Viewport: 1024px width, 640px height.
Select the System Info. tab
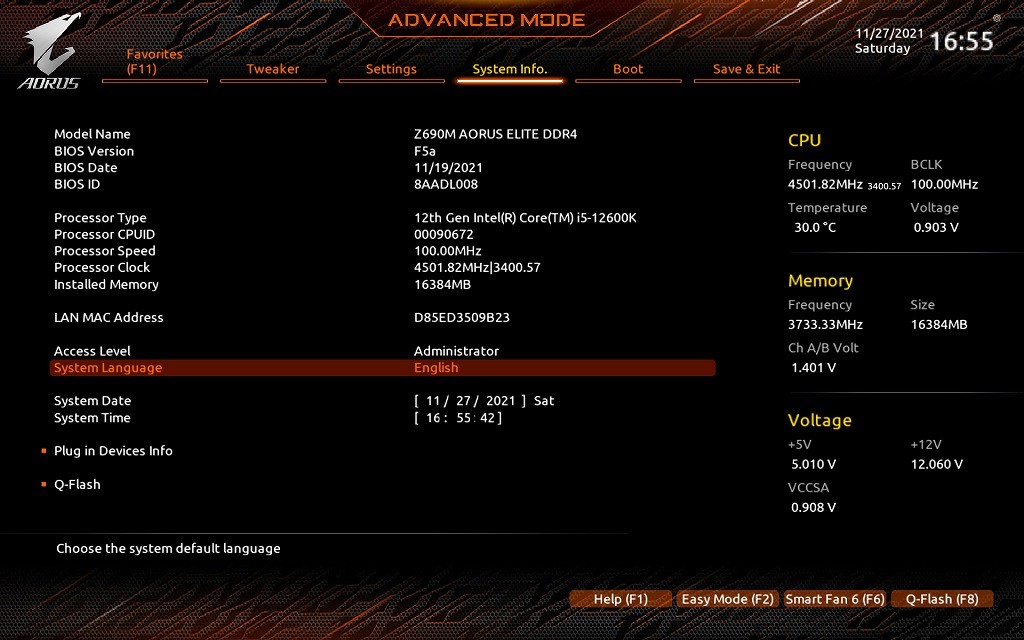[x=510, y=69]
